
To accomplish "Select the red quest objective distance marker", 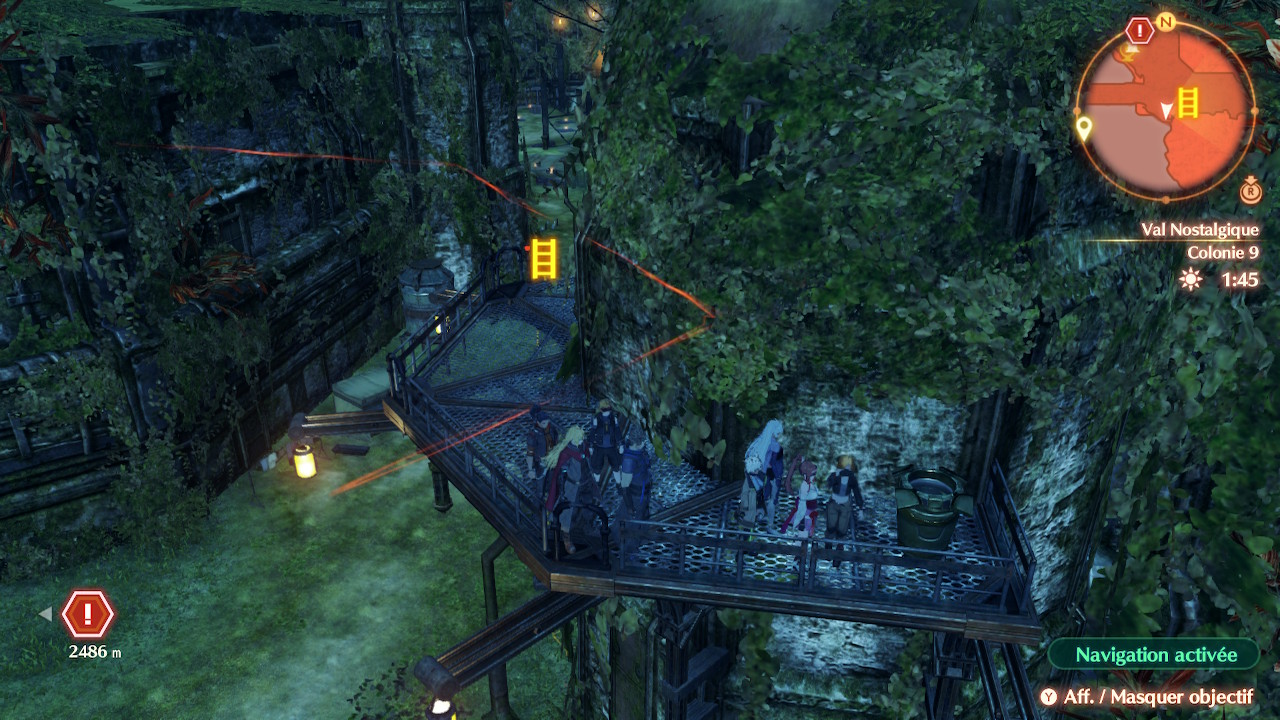I will coord(89,614).
